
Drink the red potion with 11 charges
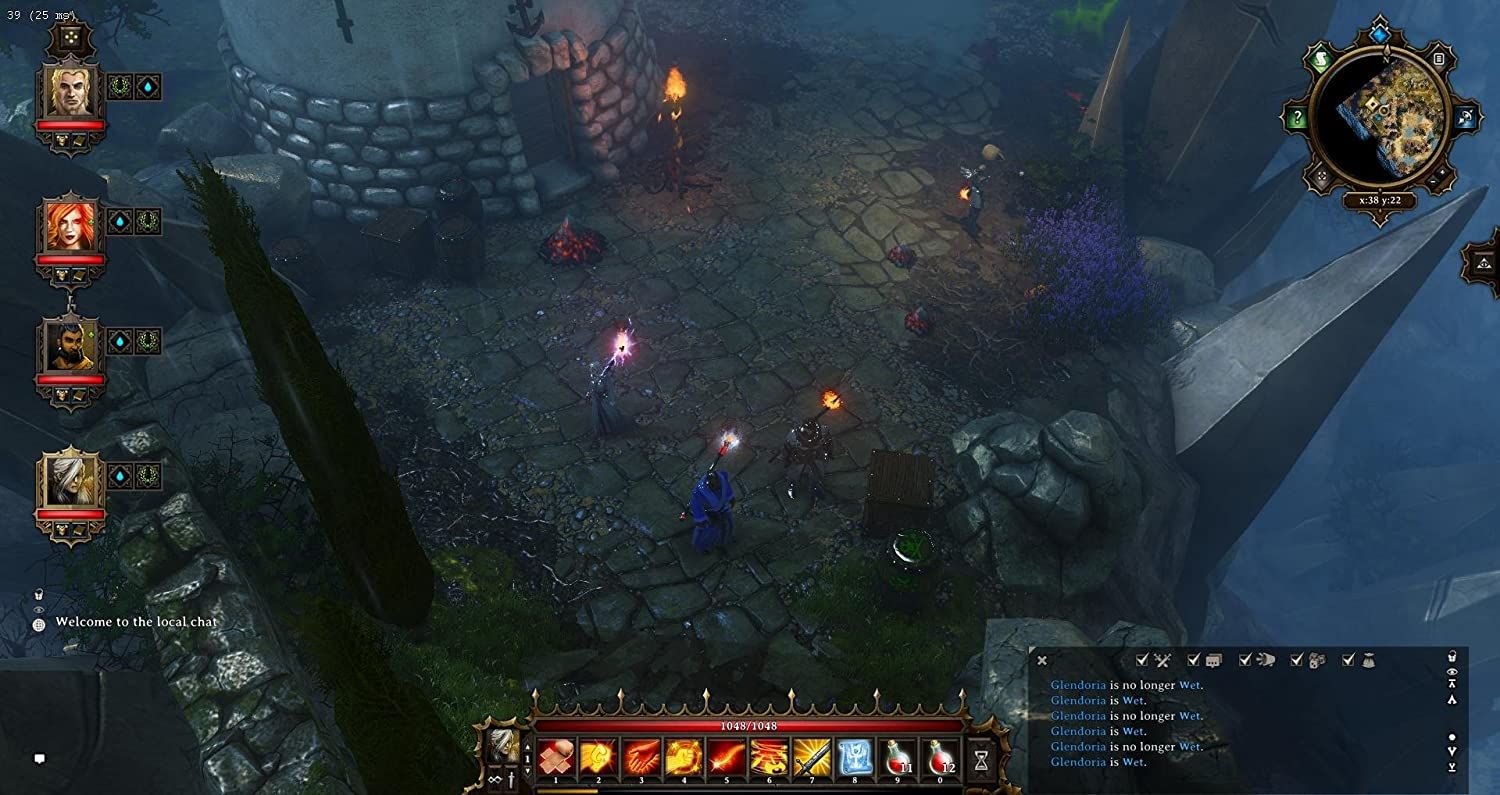(x=897, y=758)
